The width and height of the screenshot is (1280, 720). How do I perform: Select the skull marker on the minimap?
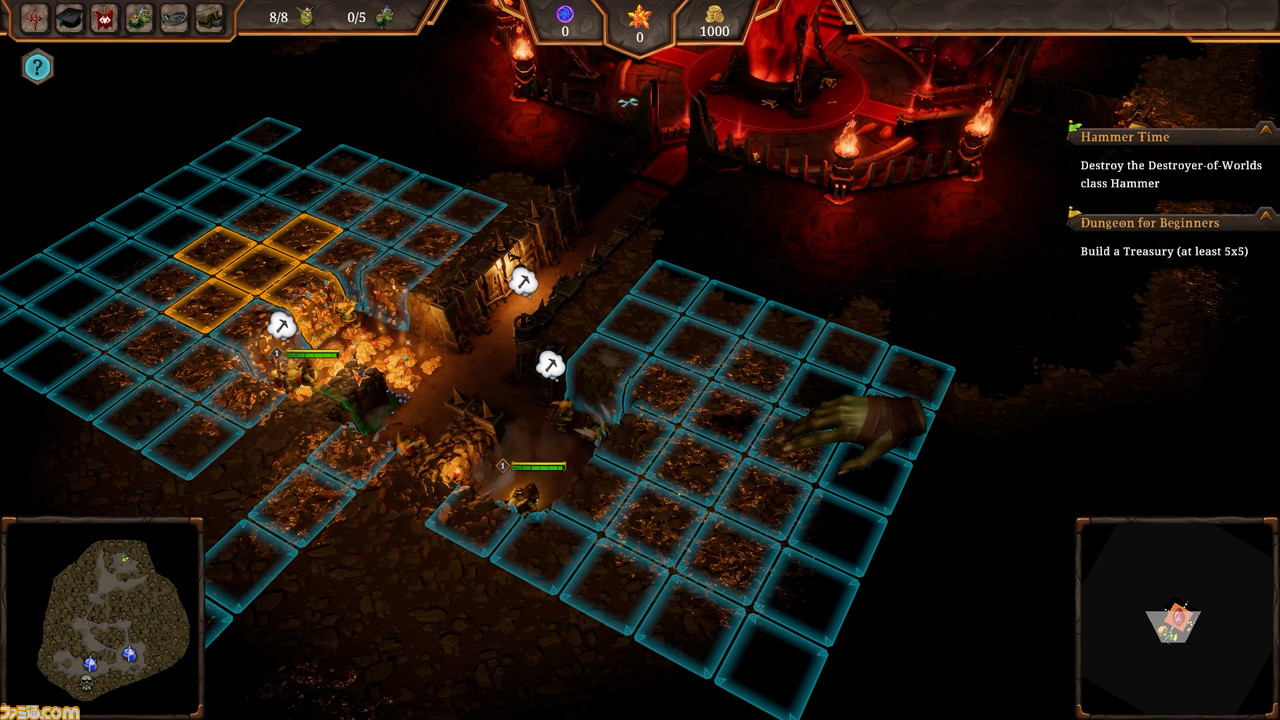pyautogui.click(x=87, y=681)
